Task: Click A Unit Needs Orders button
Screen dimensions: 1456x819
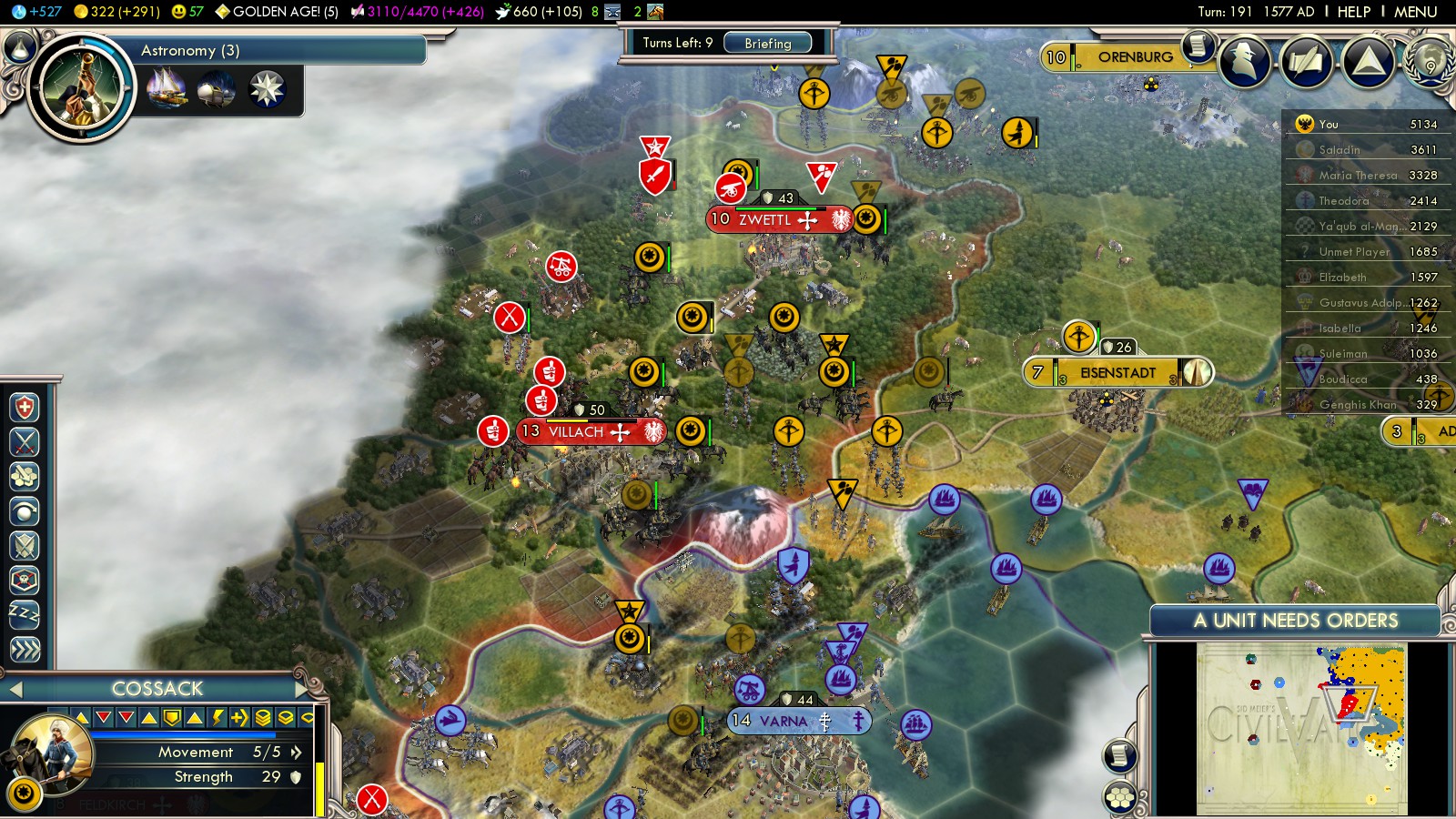Action: pyautogui.click(x=1295, y=621)
